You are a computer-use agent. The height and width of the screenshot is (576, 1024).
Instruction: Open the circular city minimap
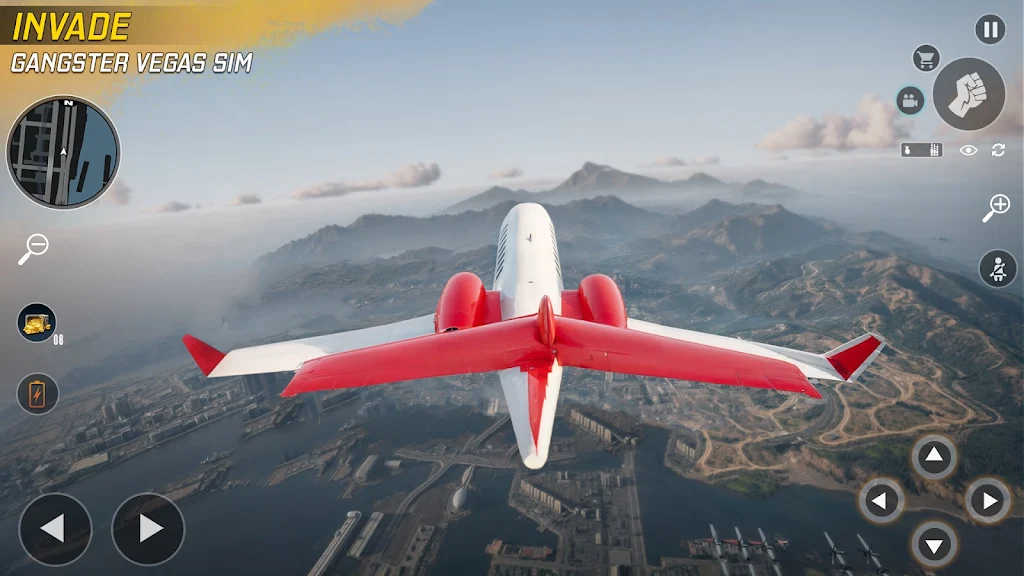[x=63, y=152]
